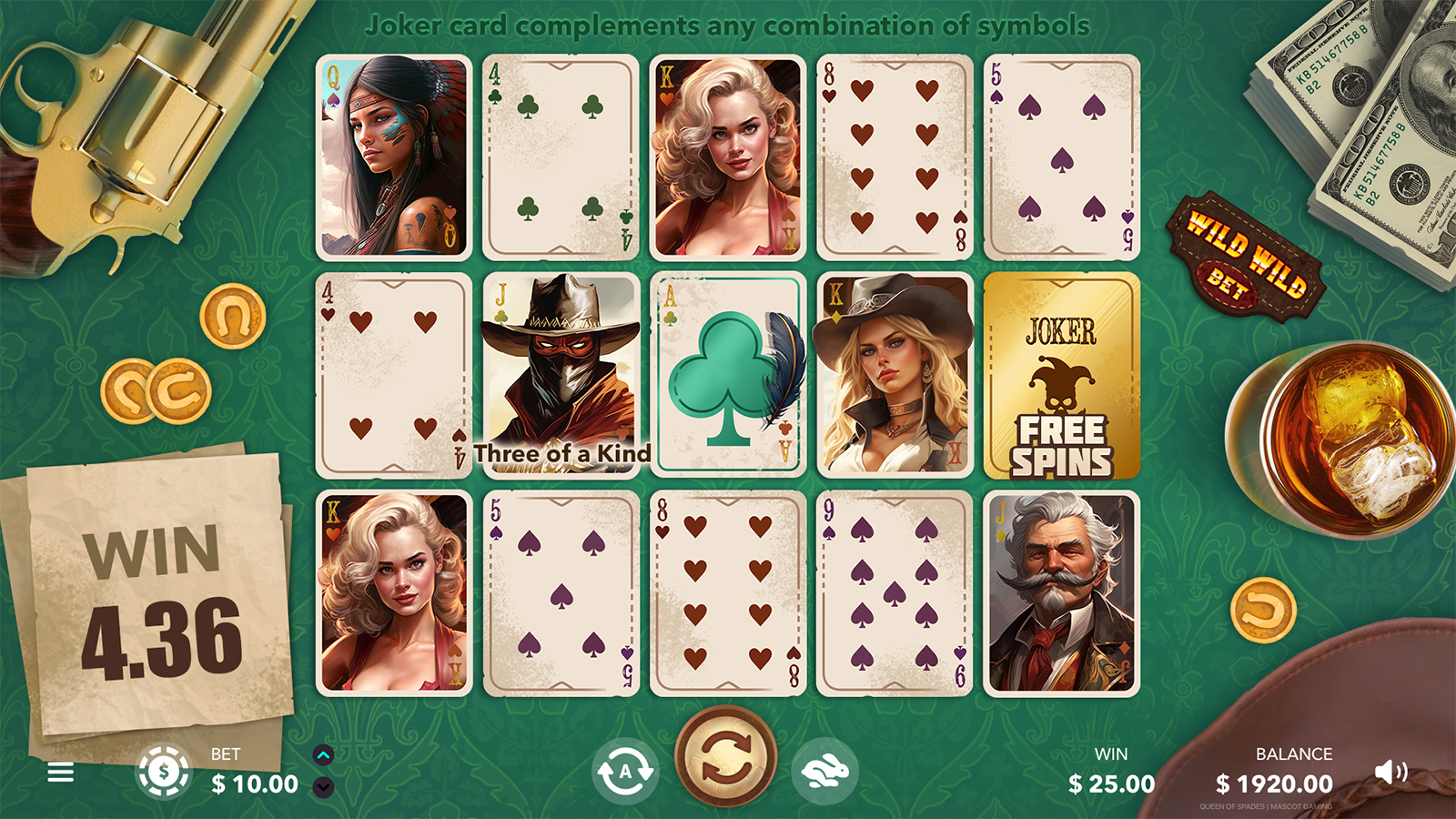
Task: Spin the reels with the main button
Action: coord(725,757)
